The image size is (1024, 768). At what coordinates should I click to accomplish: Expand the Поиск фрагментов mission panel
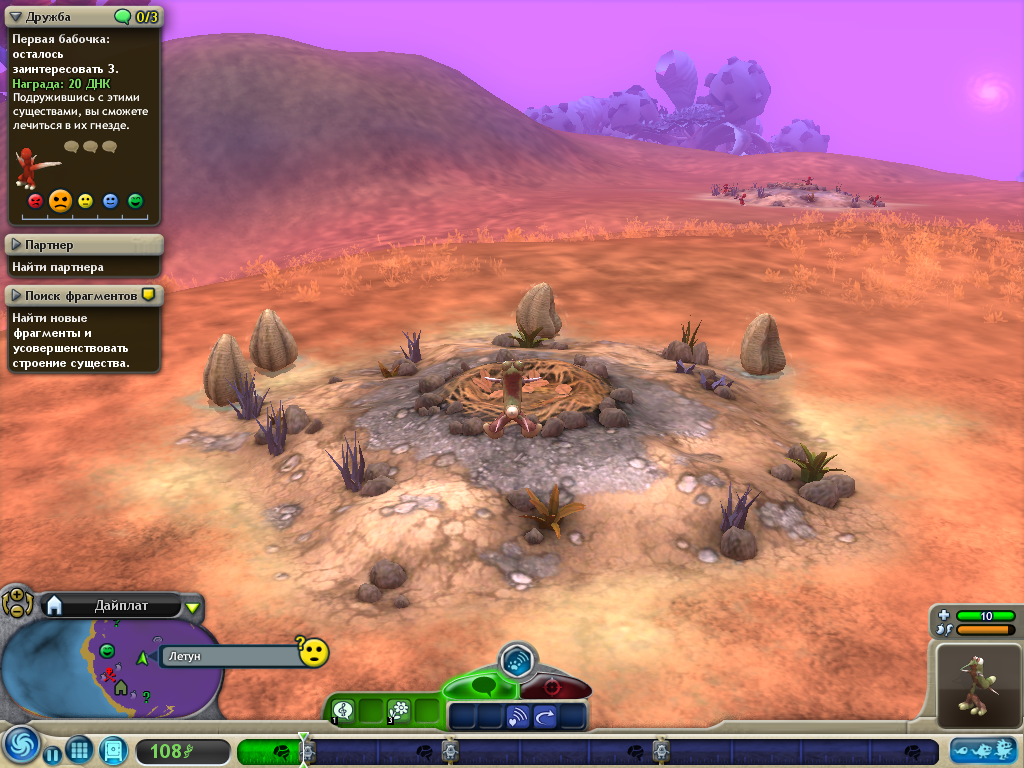pos(15,296)
